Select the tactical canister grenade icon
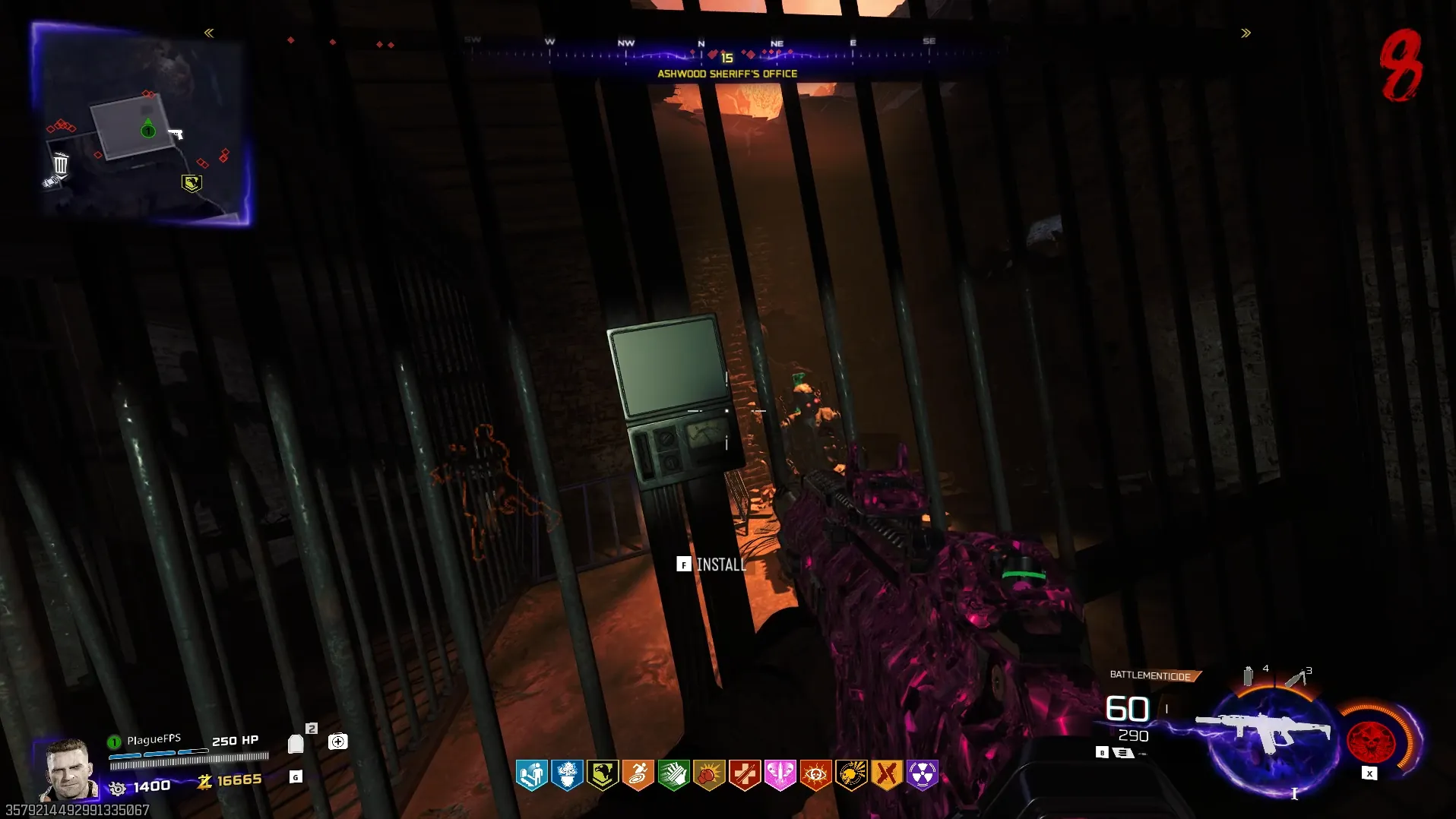Image resolution: width=1456 pixels, height=819 pixels. [1248, 675]
